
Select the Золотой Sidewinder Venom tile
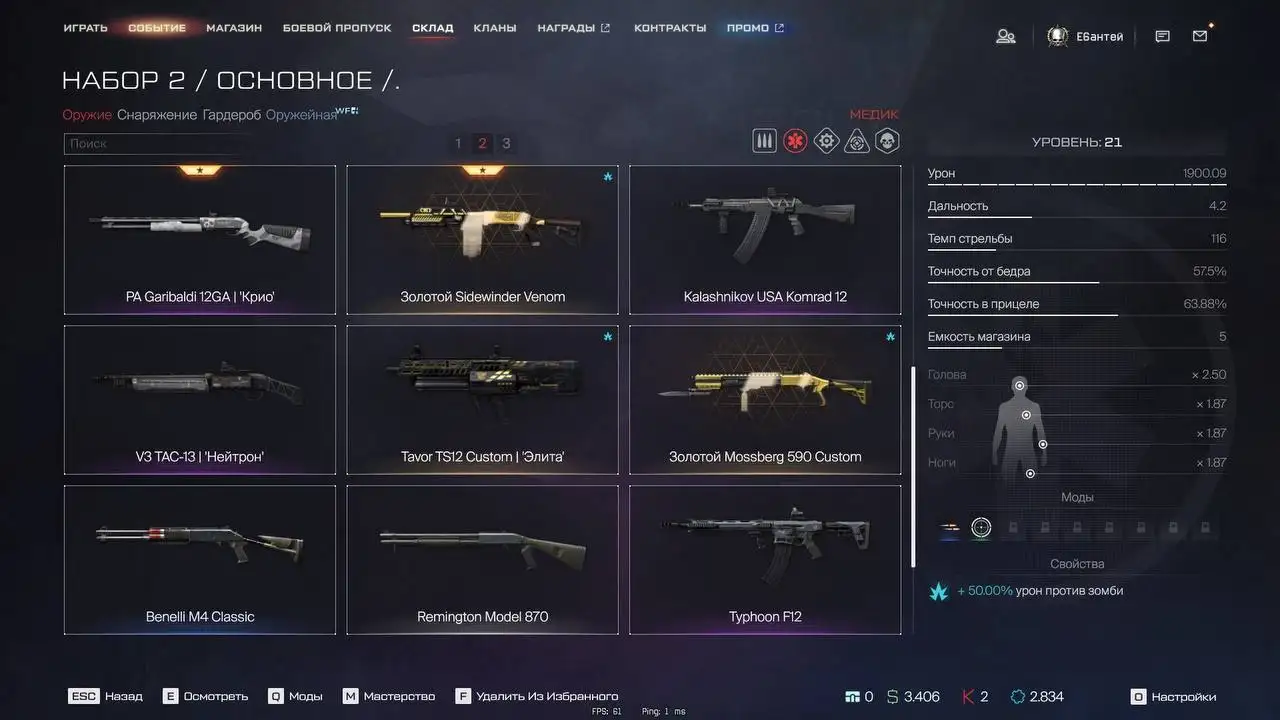(x=482, y=240)
